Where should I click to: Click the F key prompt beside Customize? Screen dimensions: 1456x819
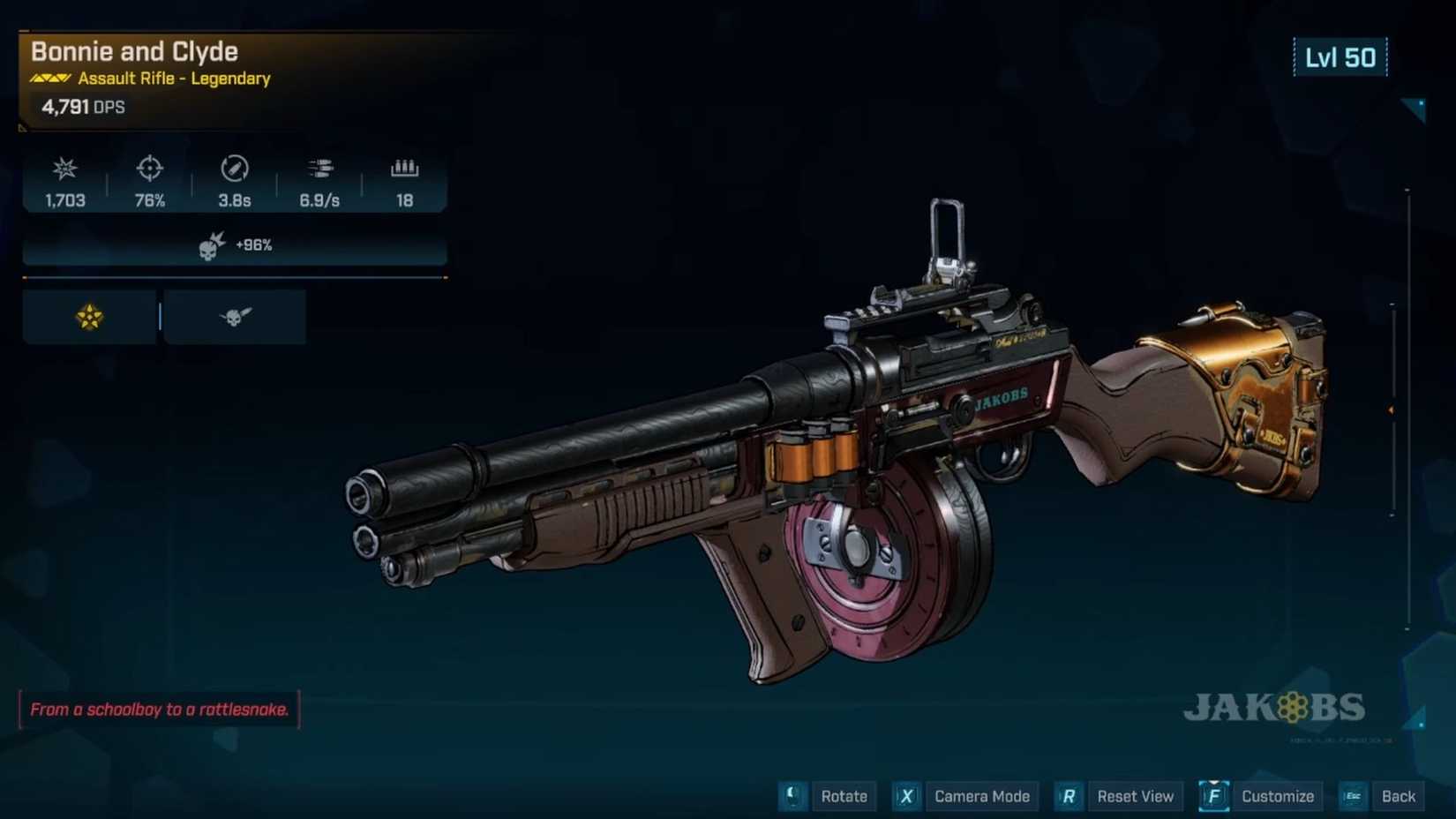pos(1214,796)
